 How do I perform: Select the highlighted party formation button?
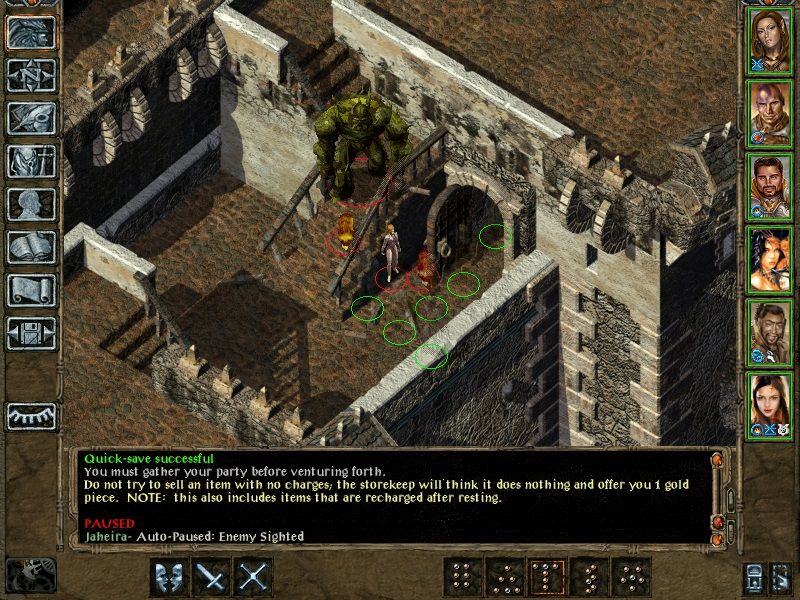547,577
